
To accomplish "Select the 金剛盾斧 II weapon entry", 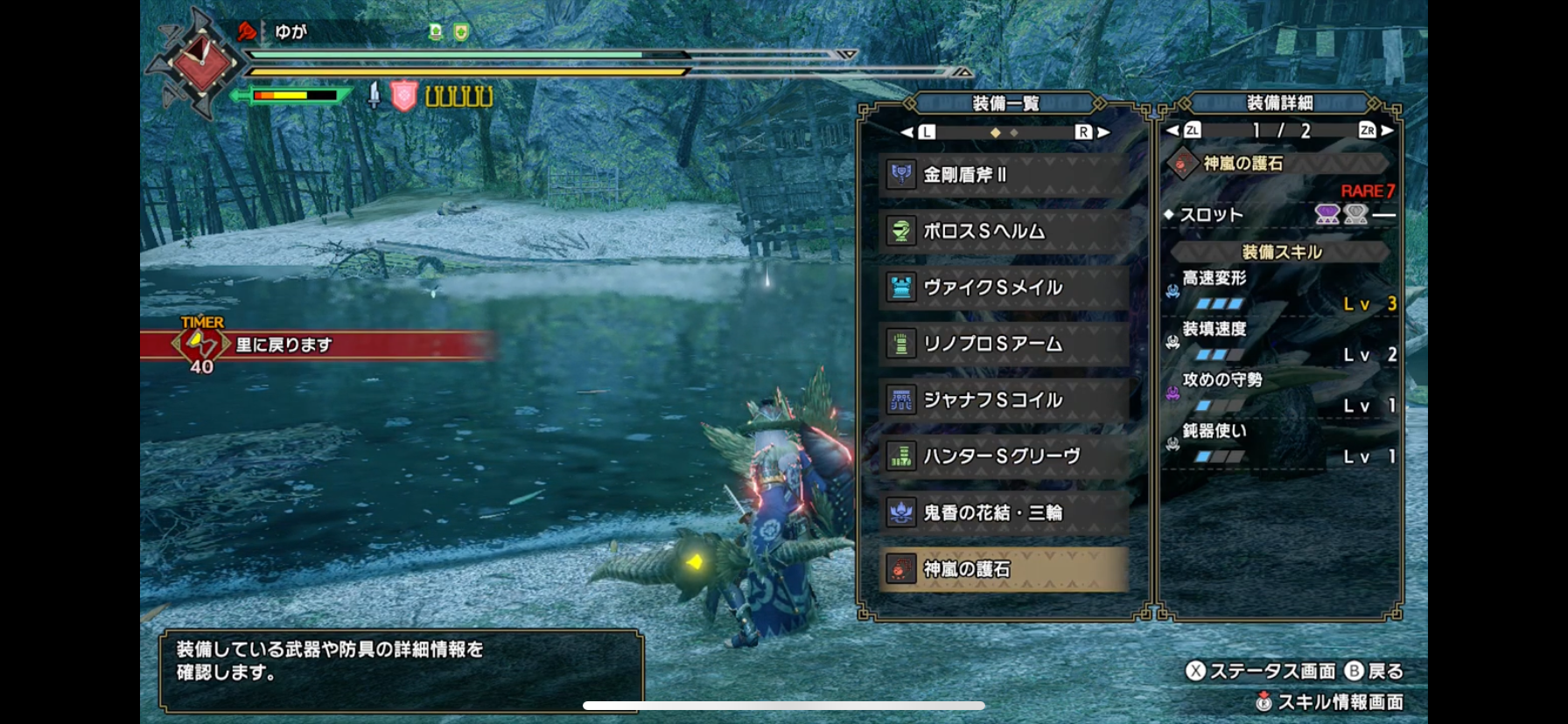I will (x=1003, y=175).
